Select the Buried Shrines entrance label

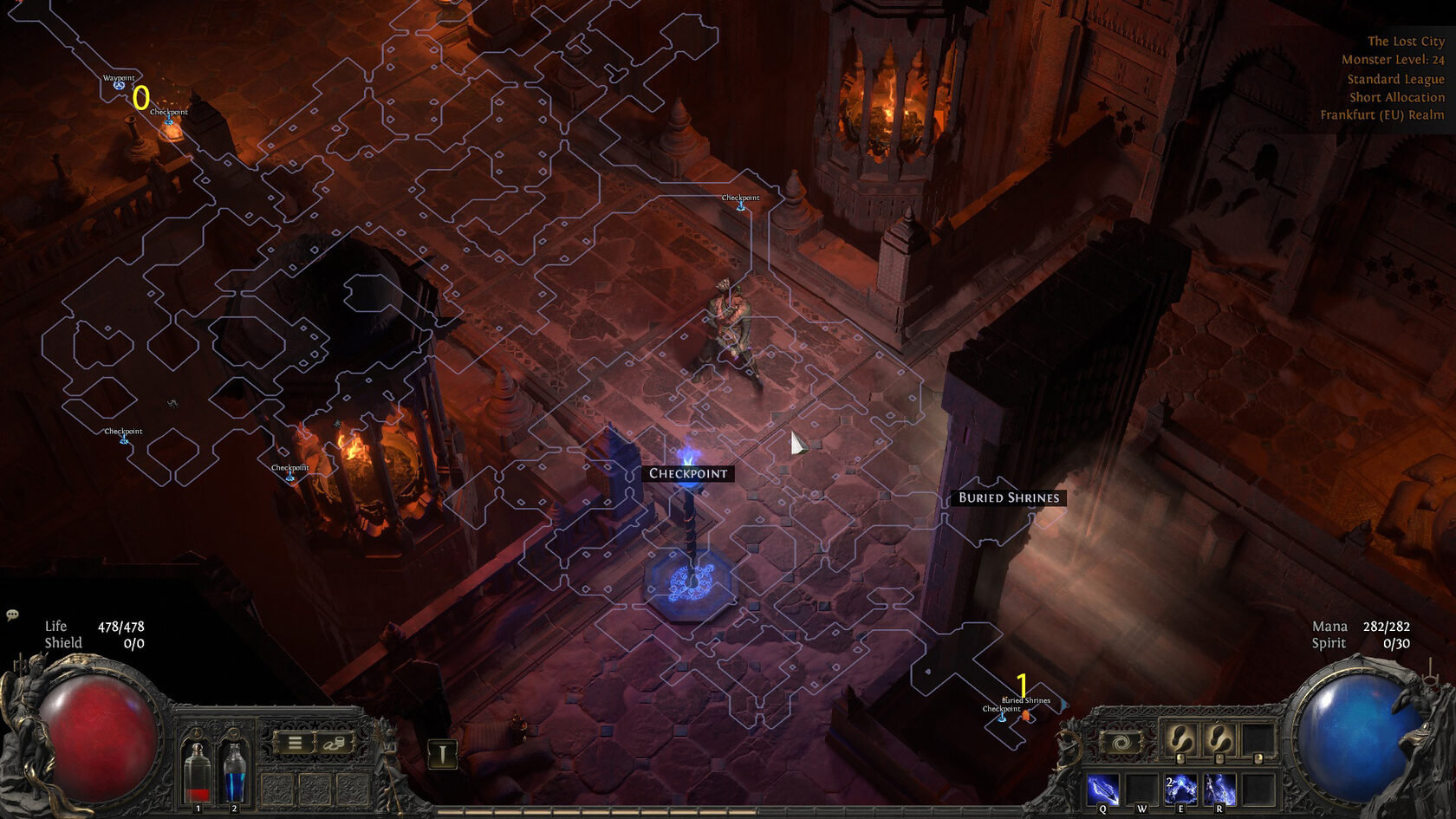(x=1009, y=497)
